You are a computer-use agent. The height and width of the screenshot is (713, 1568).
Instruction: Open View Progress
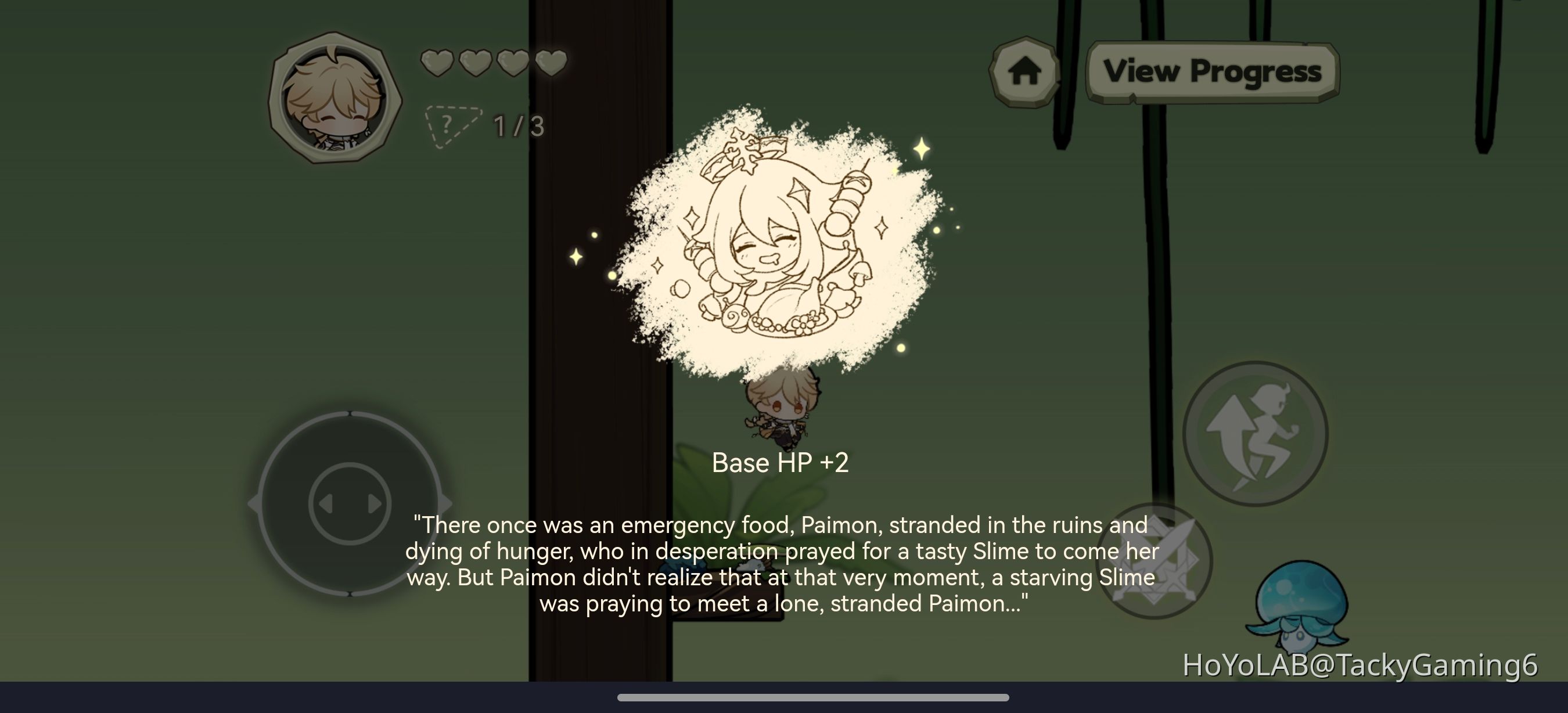point(1211,71)
